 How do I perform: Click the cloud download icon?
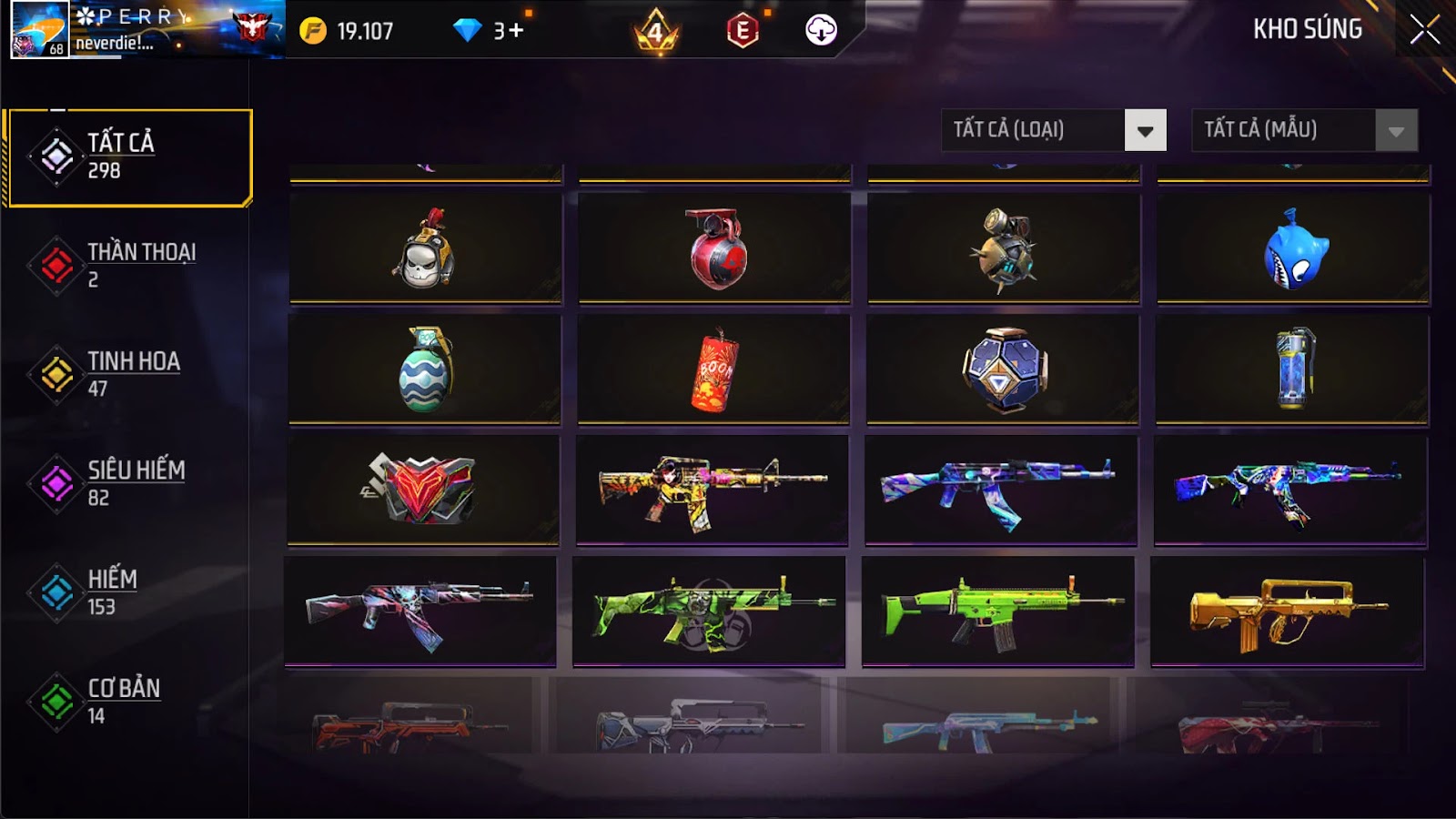821,30
